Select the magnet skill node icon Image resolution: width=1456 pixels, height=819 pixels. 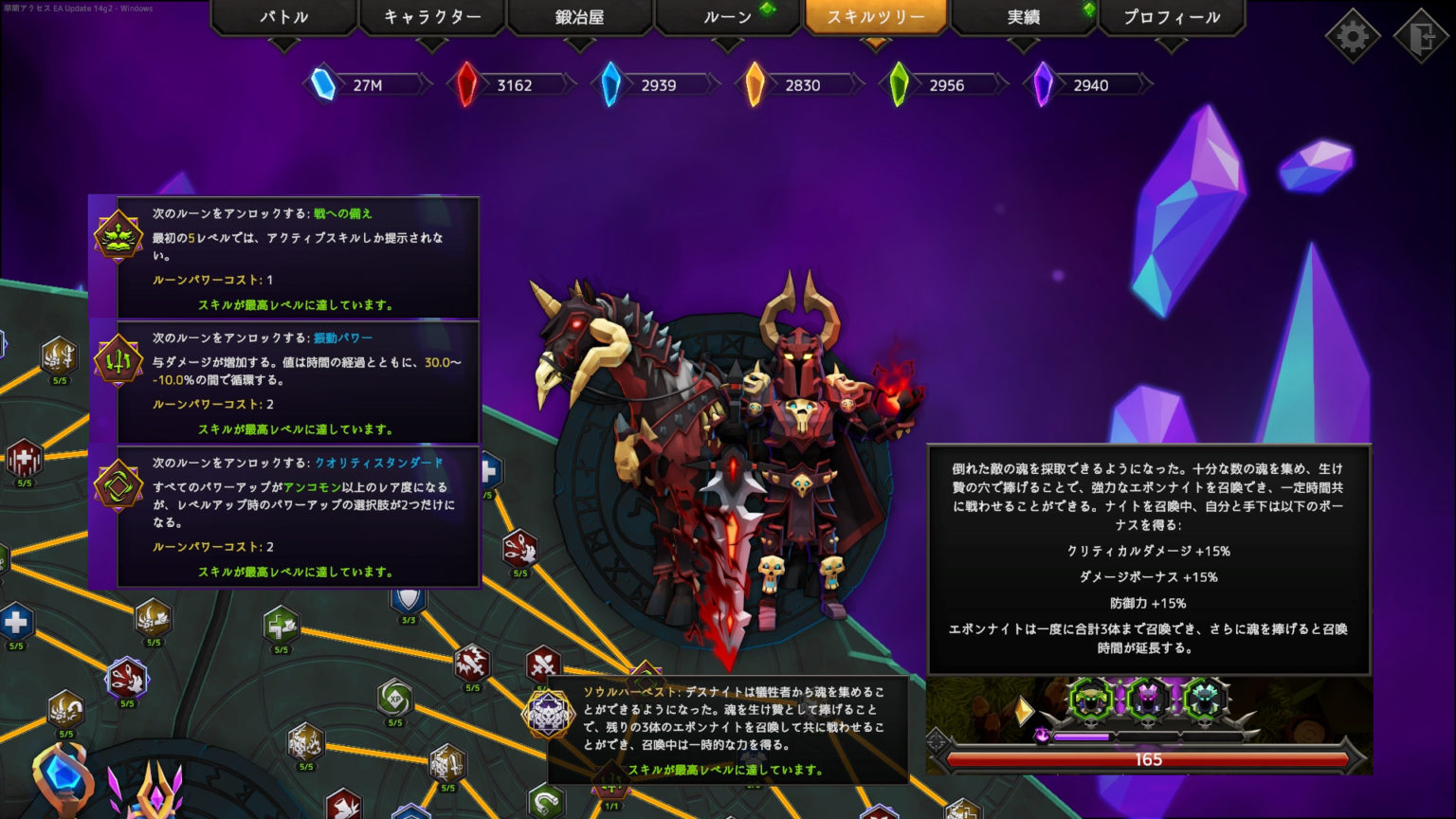tap(545, 801)
